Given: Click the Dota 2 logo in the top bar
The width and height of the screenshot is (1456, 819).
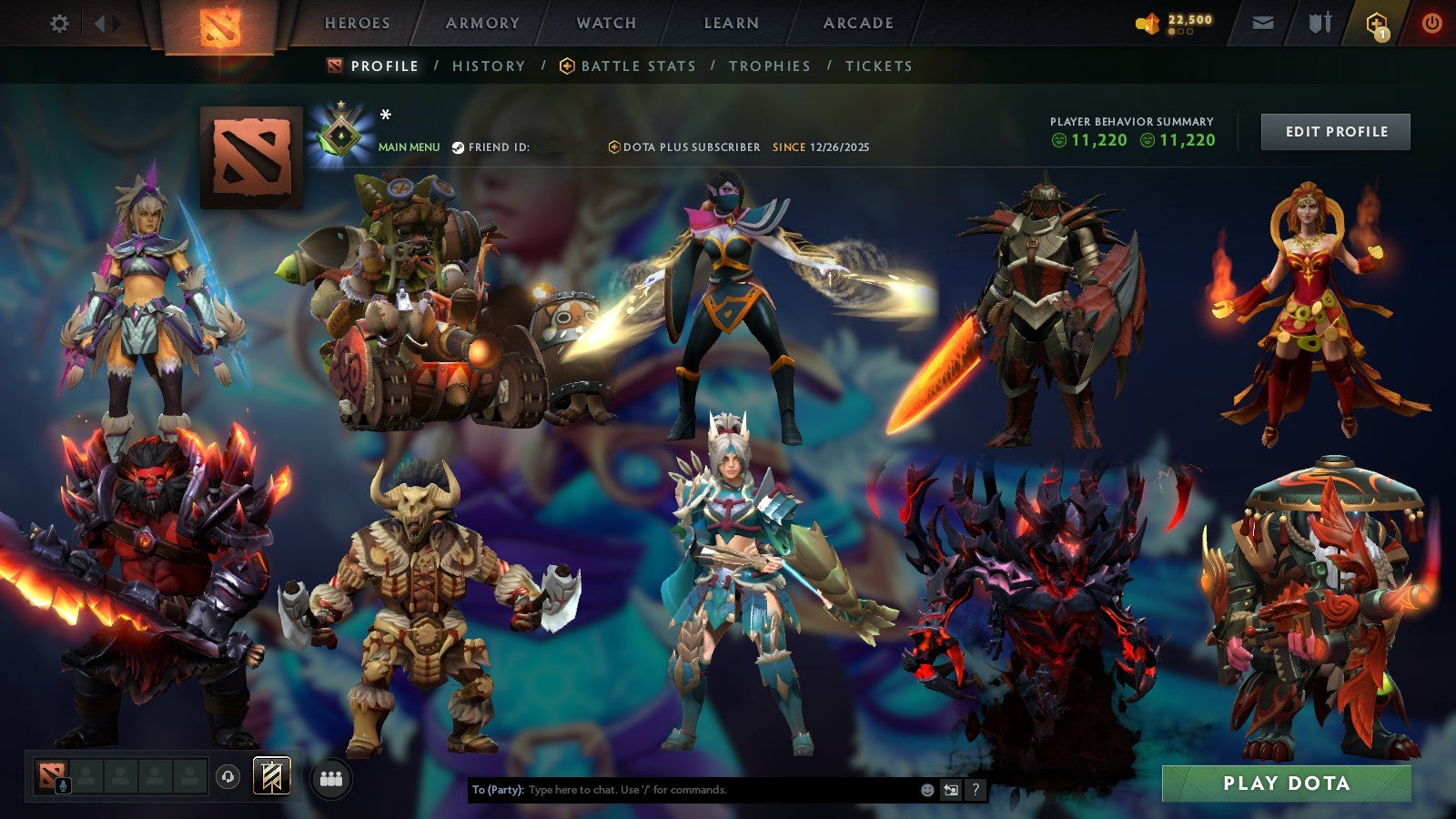Looking at the screenshot, I should click(x=218, y=24).
